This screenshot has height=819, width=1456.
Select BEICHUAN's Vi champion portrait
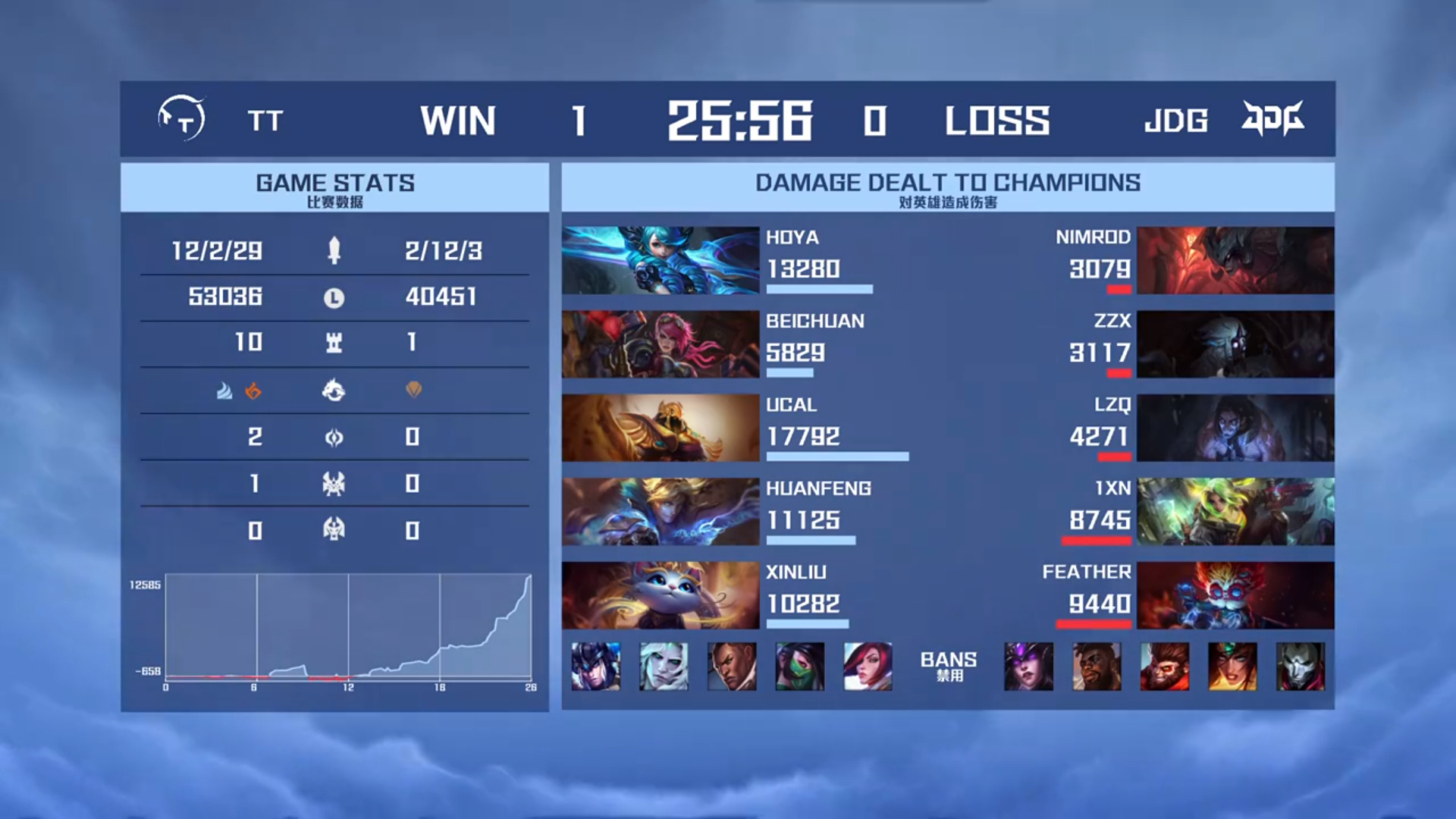click(660, 344)
